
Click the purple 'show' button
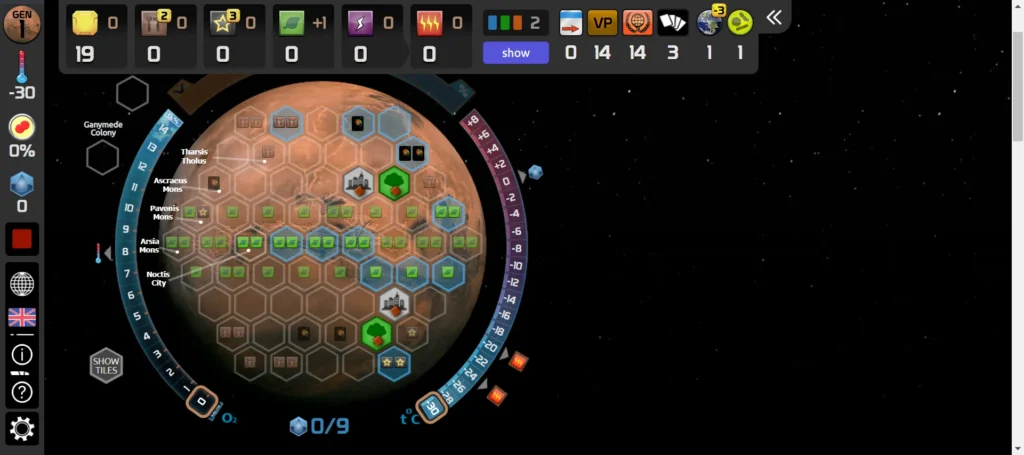tap(515, 53)
